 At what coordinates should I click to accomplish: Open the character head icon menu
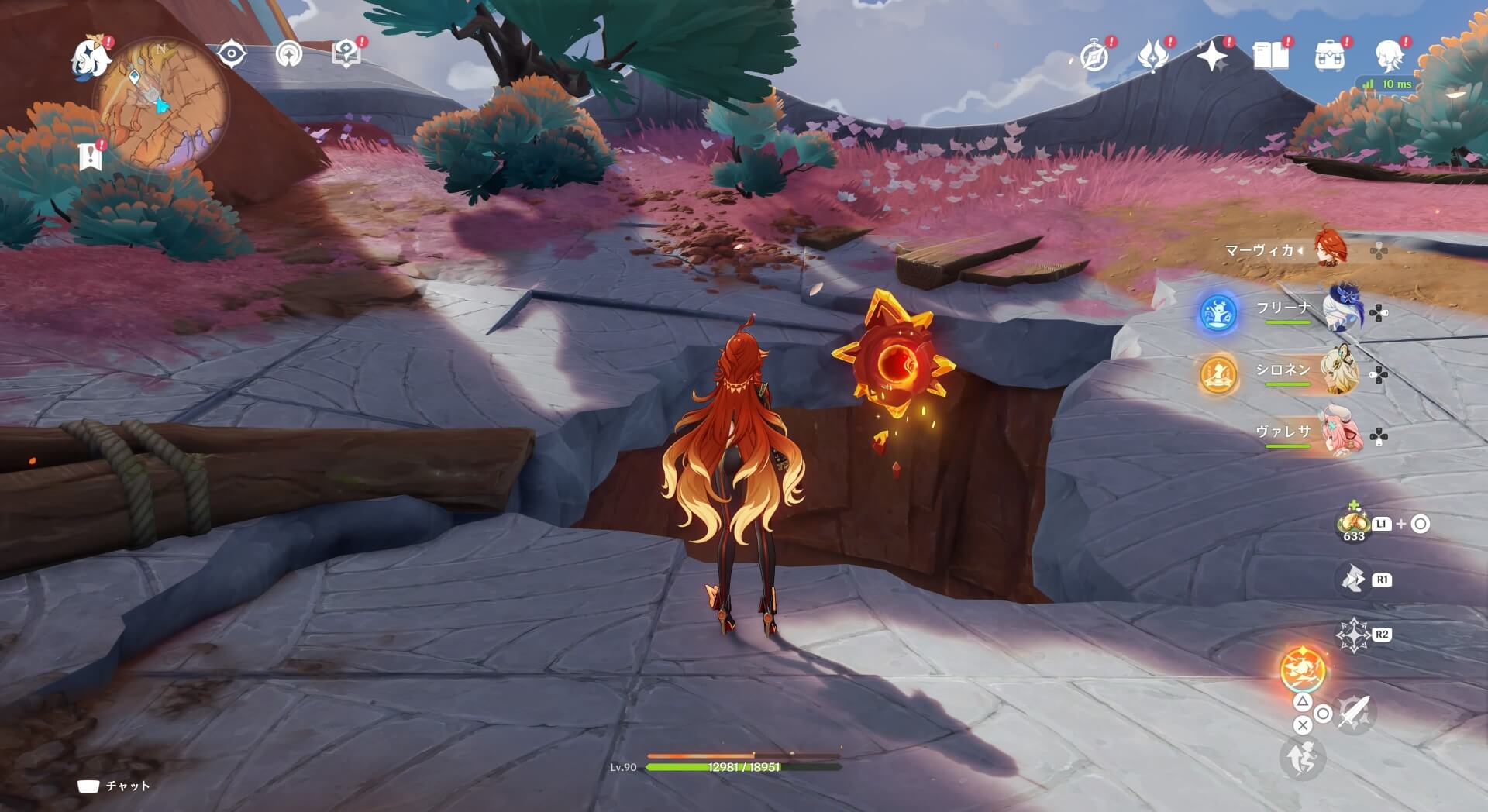tap(1389, 56)
